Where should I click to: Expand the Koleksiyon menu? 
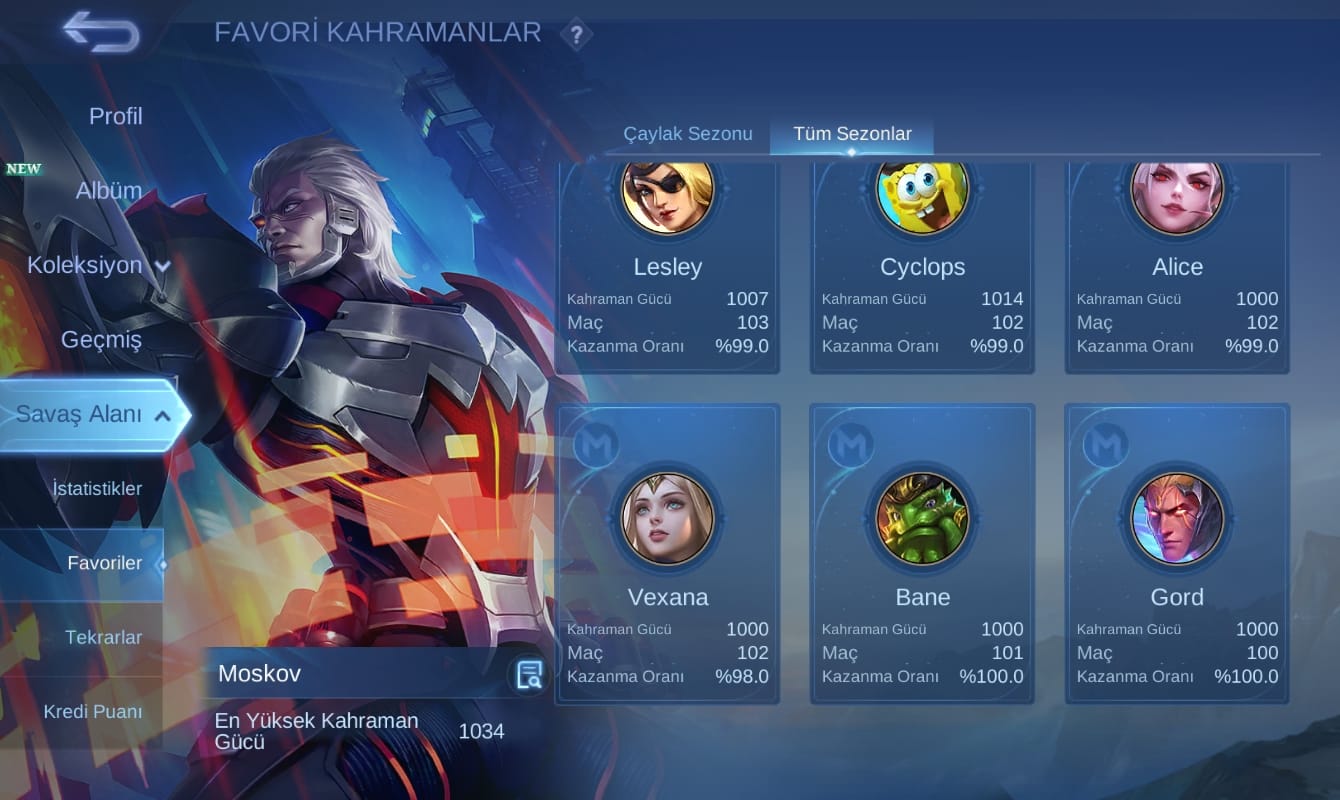point(98,265)
